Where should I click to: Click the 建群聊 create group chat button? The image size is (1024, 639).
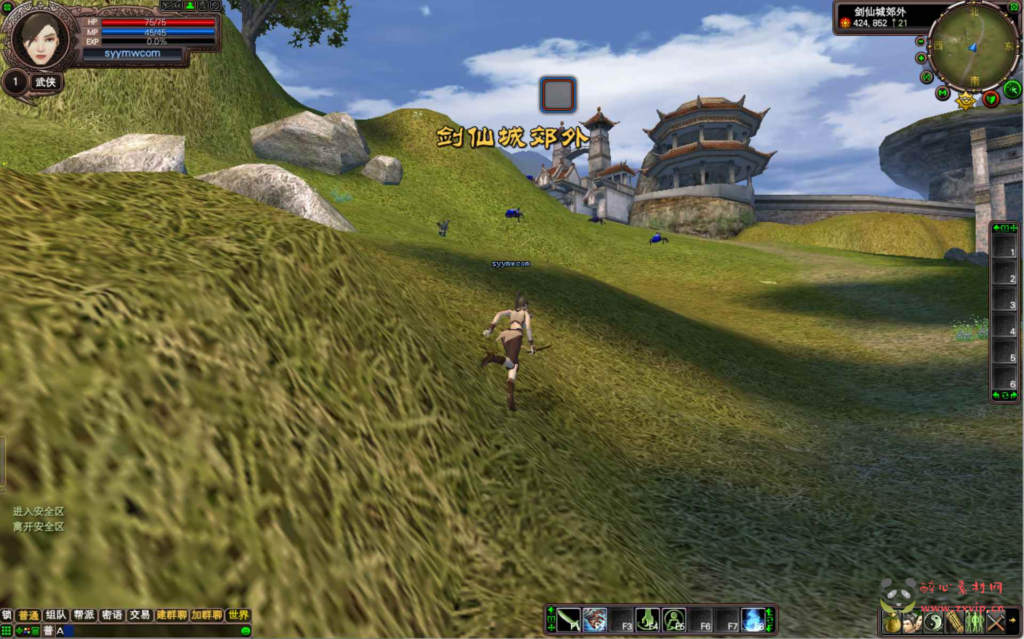click(x=172, y=615)
